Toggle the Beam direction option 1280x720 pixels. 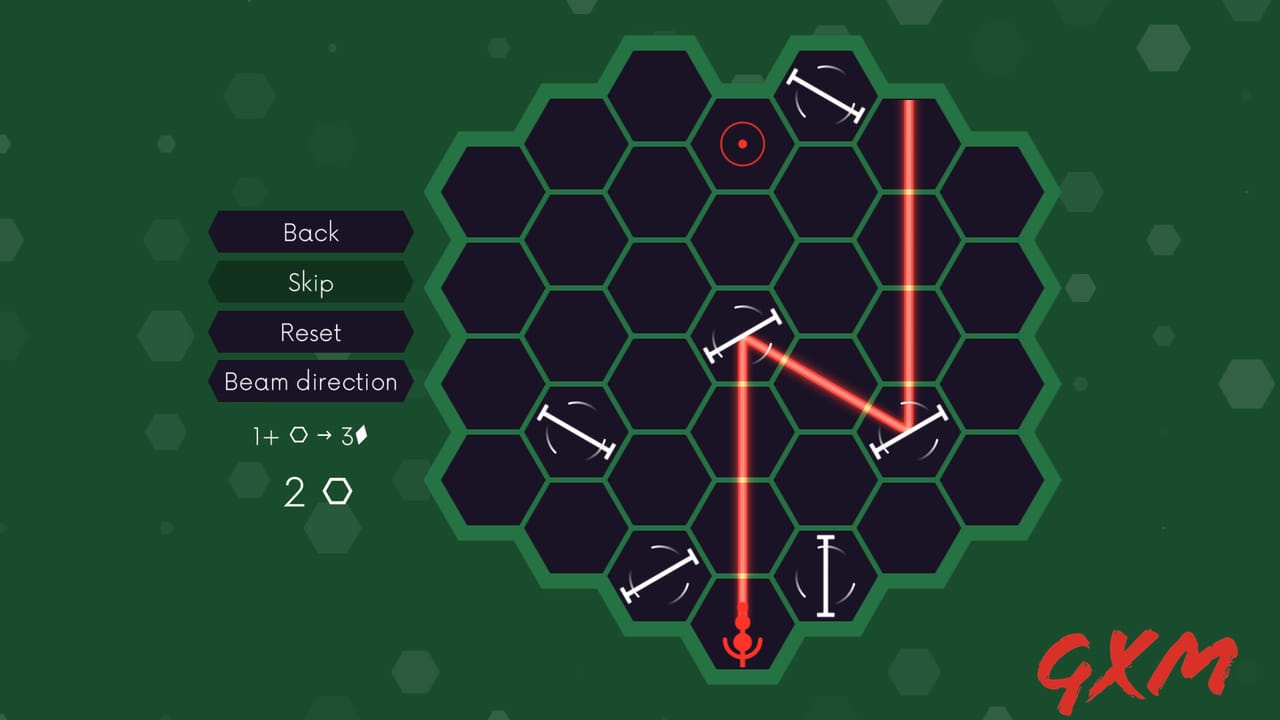[x=310, y=382]
